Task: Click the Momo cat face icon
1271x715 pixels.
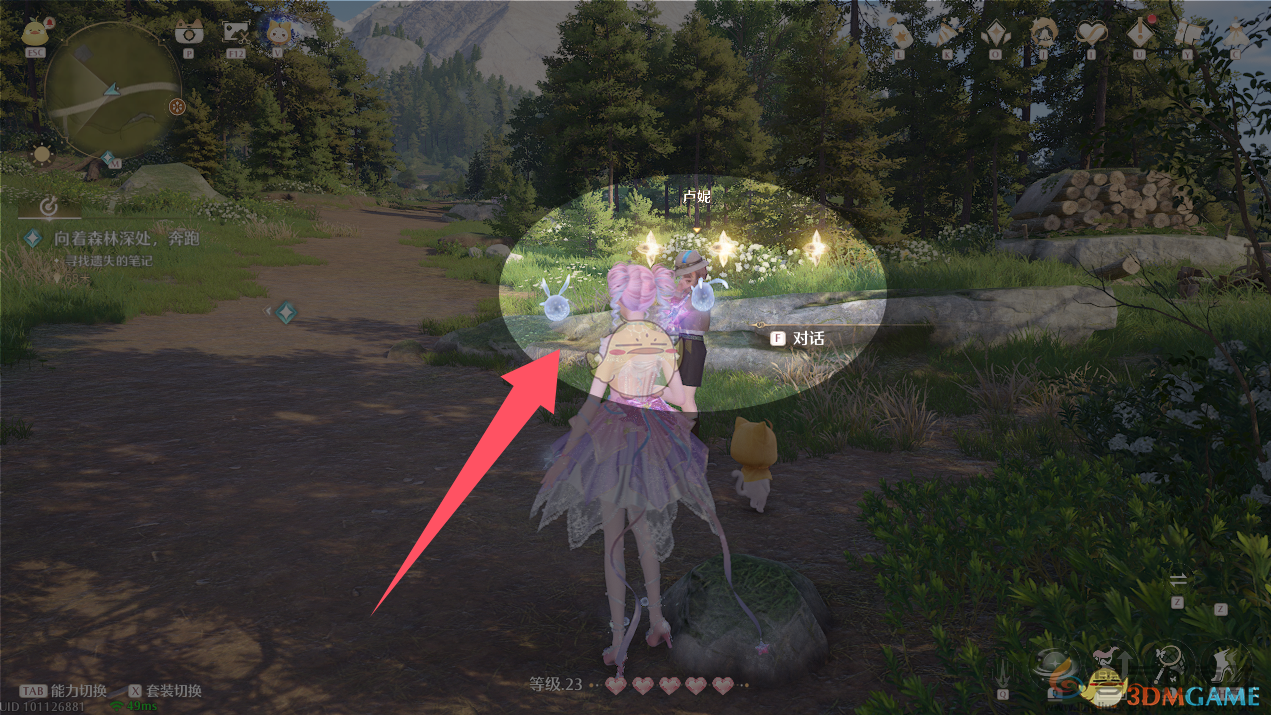Action: pos(278,33)
